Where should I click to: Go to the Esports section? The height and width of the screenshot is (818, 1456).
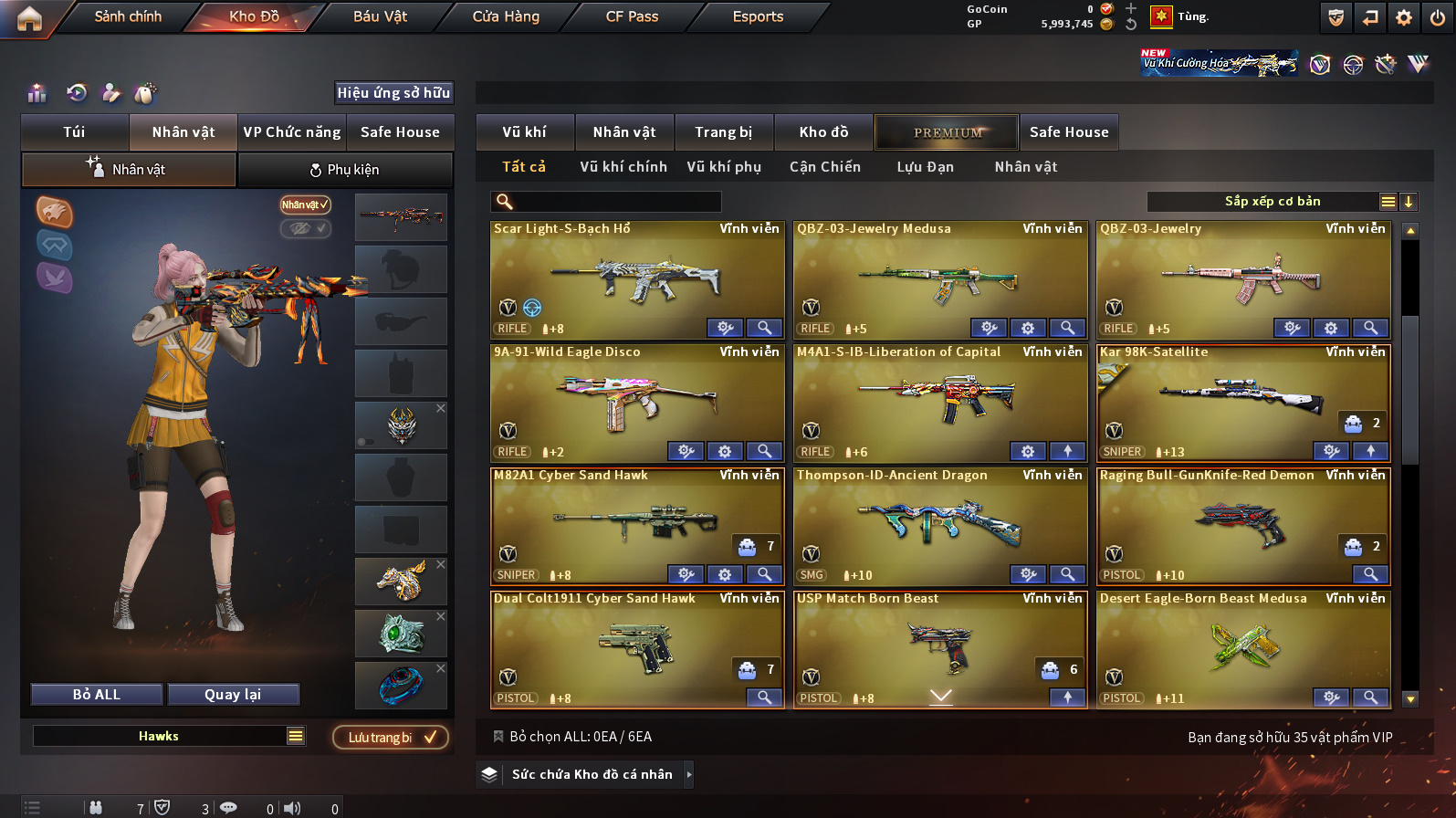click(758, 16)
